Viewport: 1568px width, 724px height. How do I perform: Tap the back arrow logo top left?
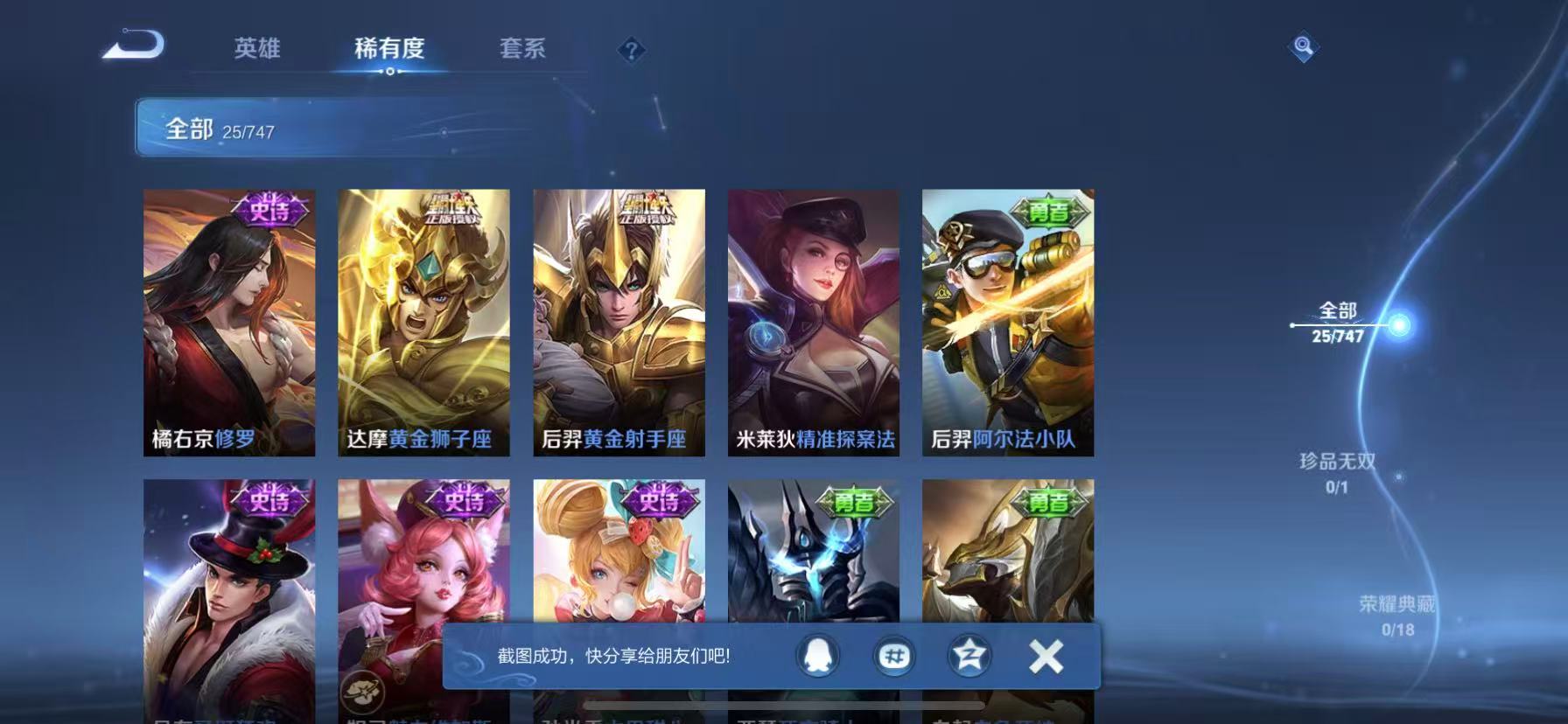click(x=129, y=45)
